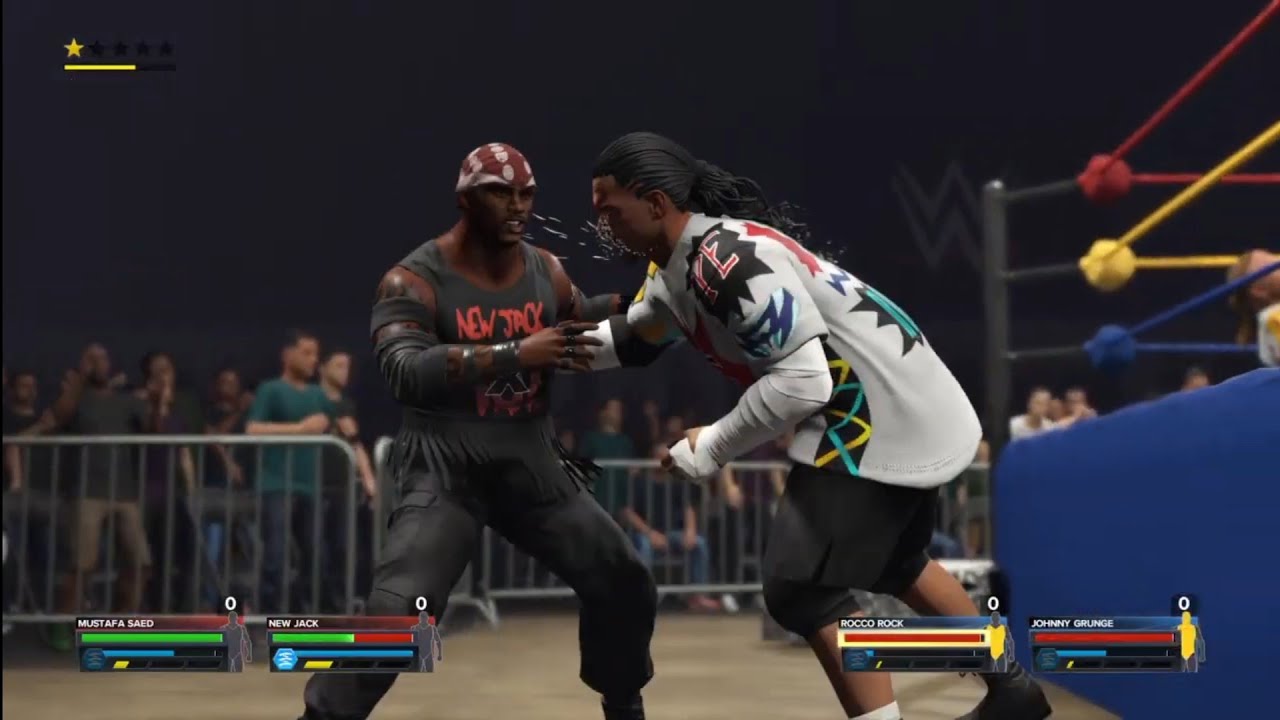This screenshot has height=720, width=1280.
Task: Select New Jack's glowing blue payback icon
Action: (284, 658)
